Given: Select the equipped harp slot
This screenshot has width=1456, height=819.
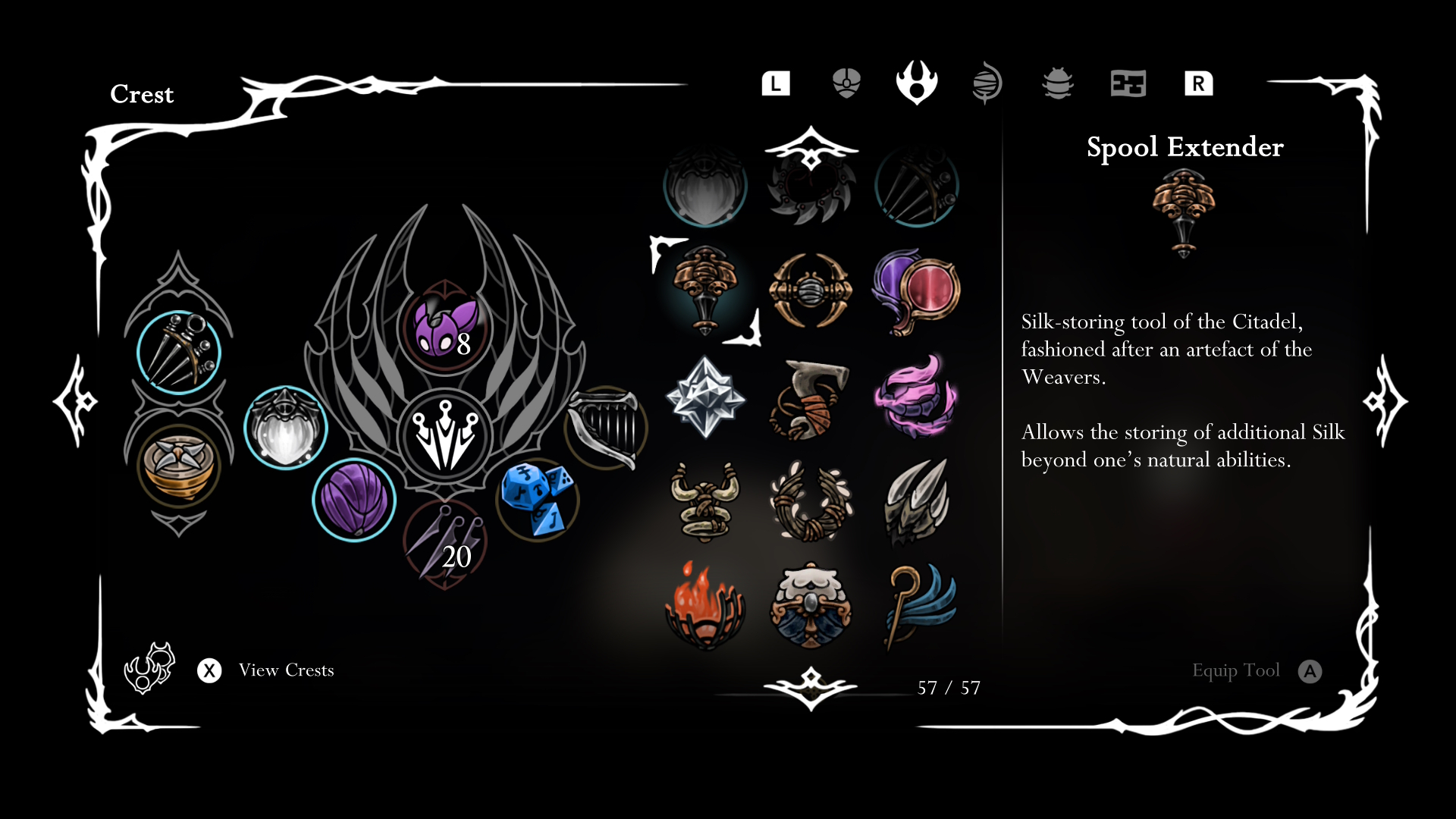Looking at the screenshot, I should click(x=606, y=428).
